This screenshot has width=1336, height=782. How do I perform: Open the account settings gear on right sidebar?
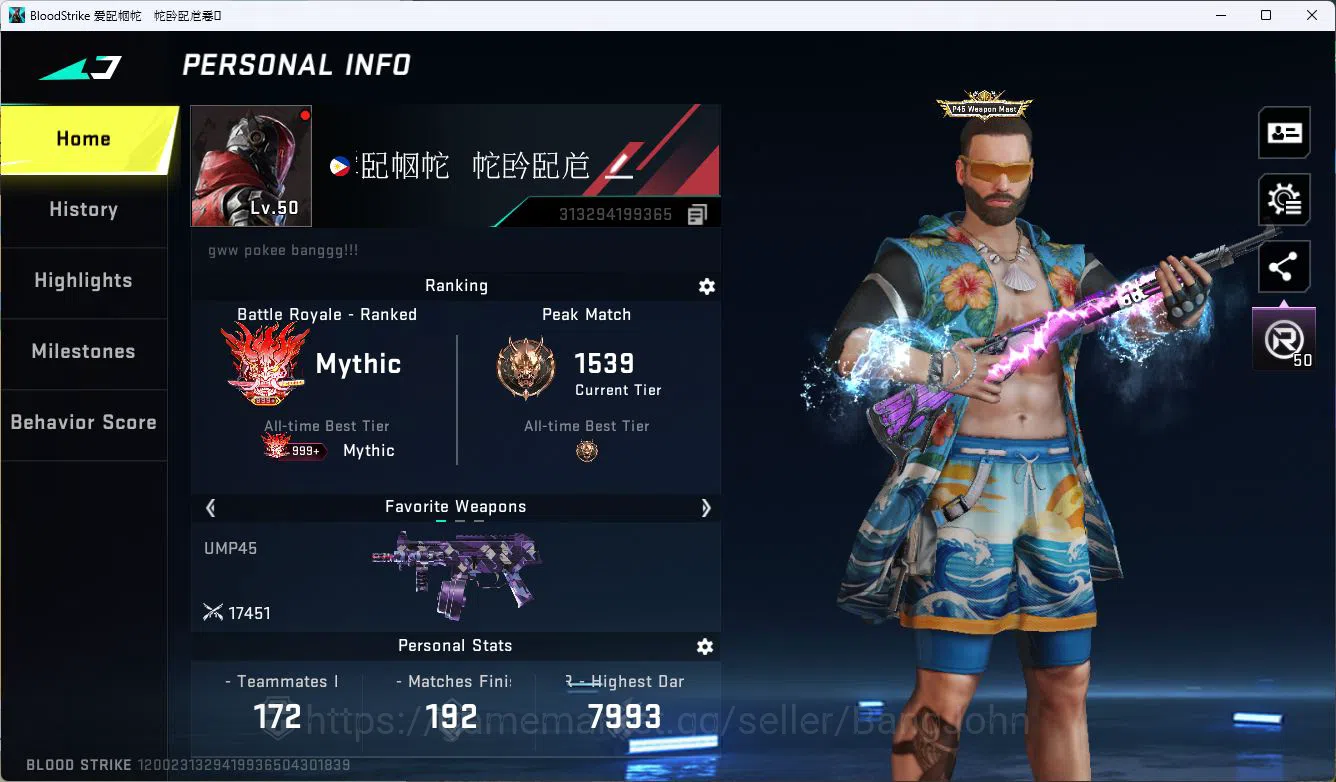pyautogui.click(x=1284, y=199)
